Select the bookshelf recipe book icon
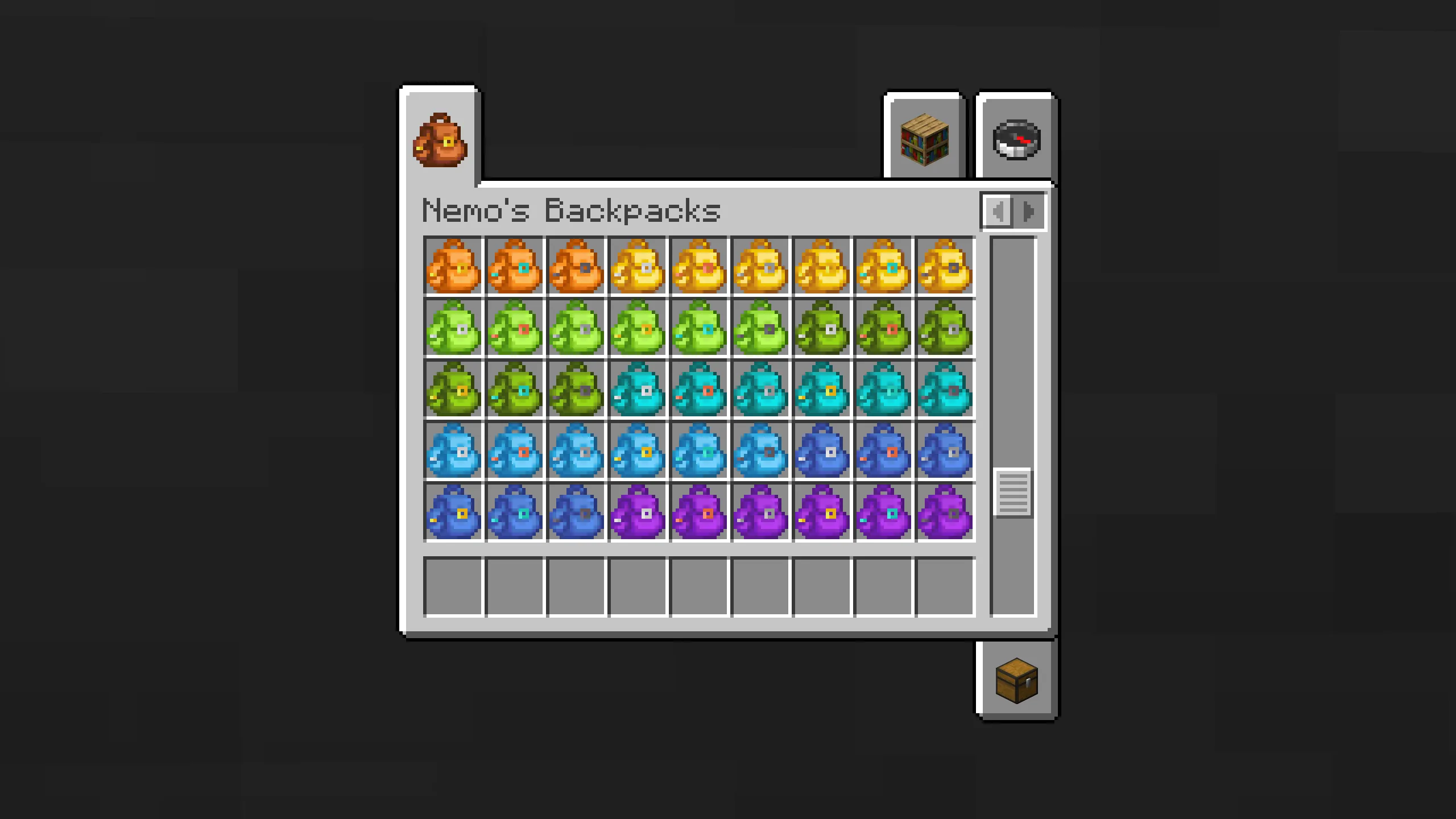 click(923, 139)
